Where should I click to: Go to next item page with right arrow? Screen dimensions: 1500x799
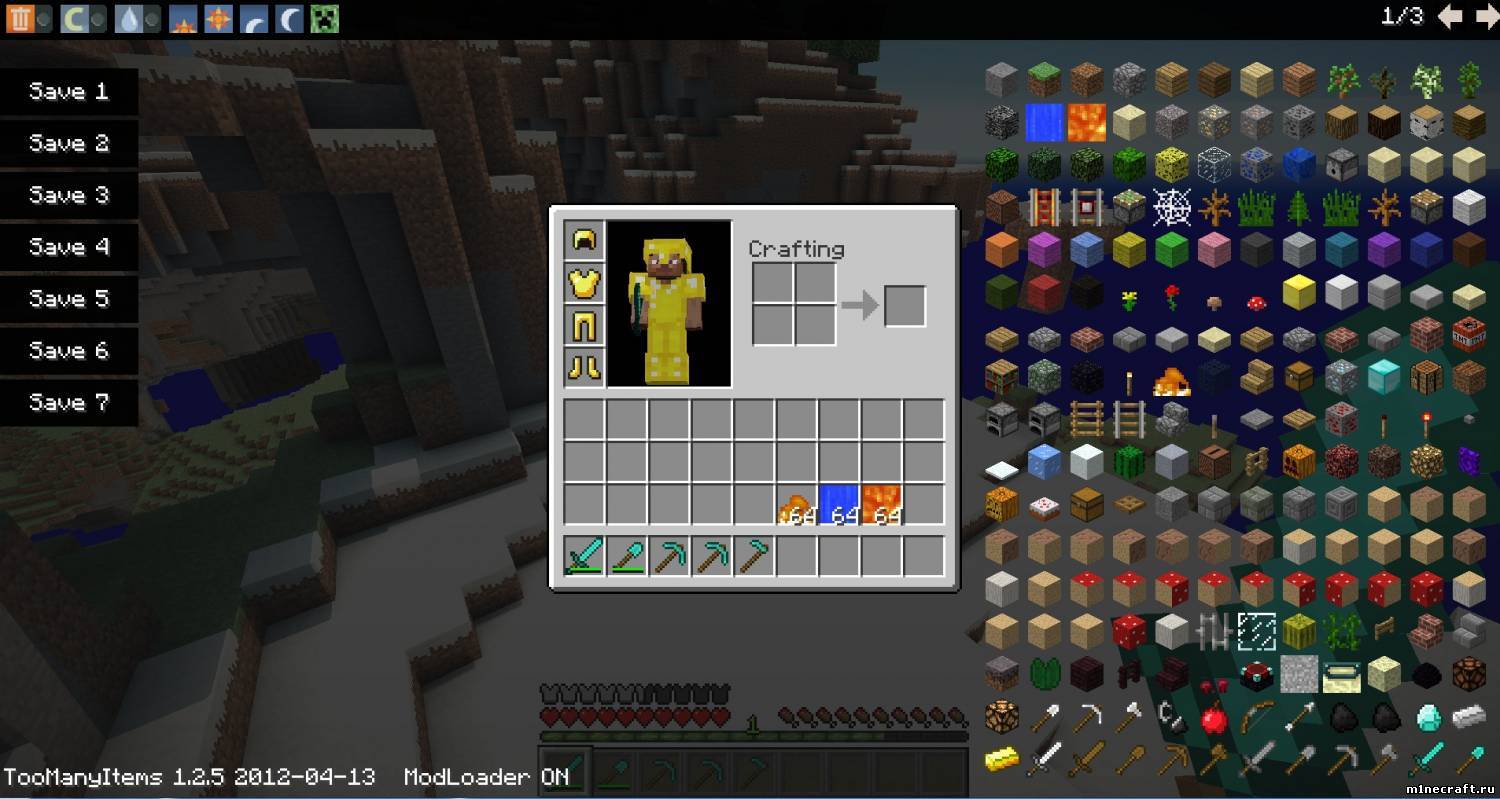[x=1484, y=16]
